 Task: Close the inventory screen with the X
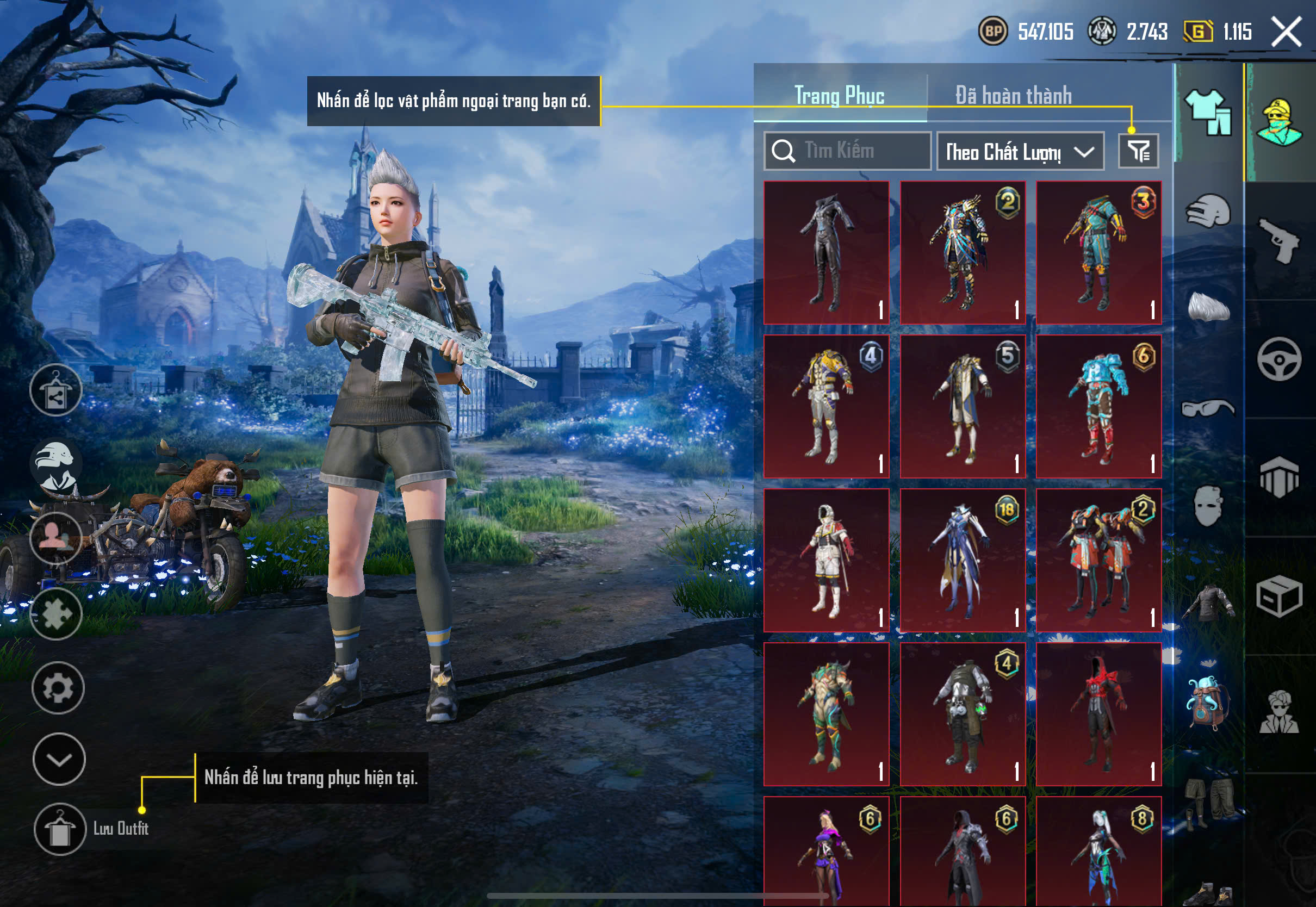click(1287, 32)
